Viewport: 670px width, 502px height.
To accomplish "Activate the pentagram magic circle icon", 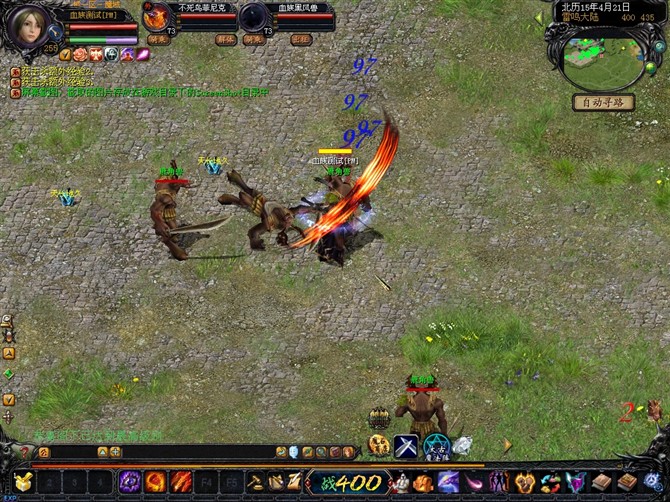I will click(435, 446).
